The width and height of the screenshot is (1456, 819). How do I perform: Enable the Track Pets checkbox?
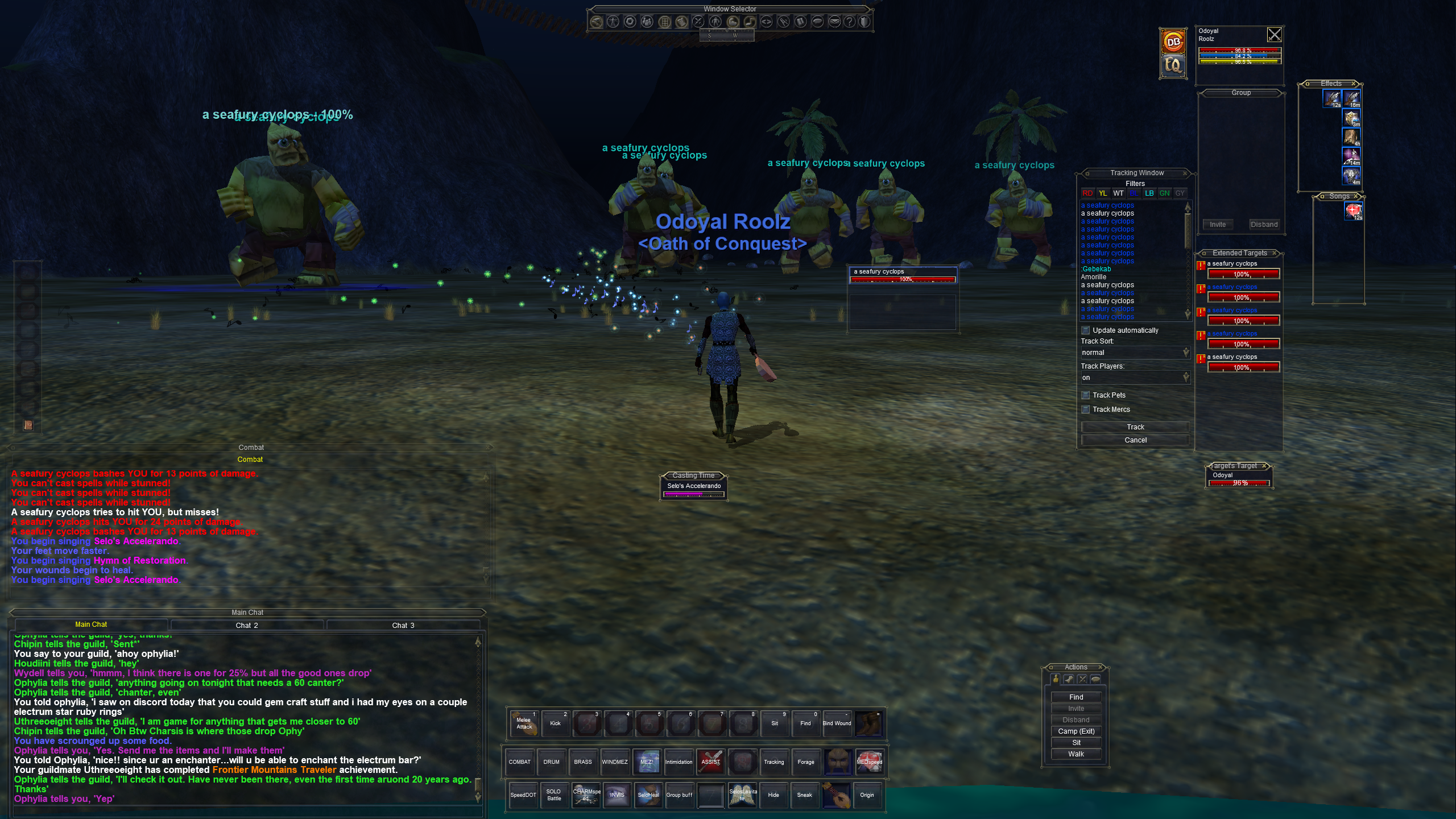pyautogui.click(x=1085, y=395)
